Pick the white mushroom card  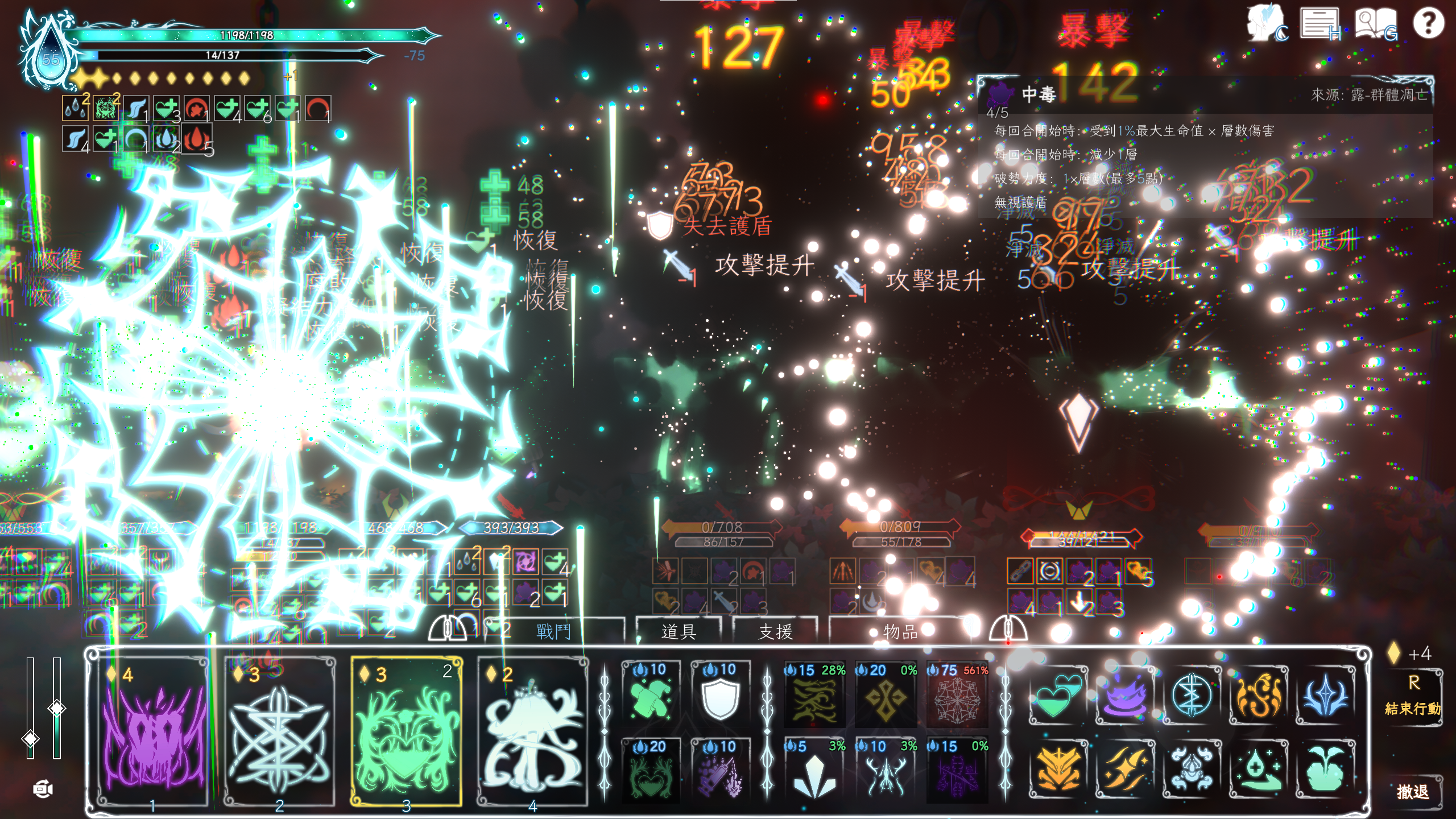(533, 731)
